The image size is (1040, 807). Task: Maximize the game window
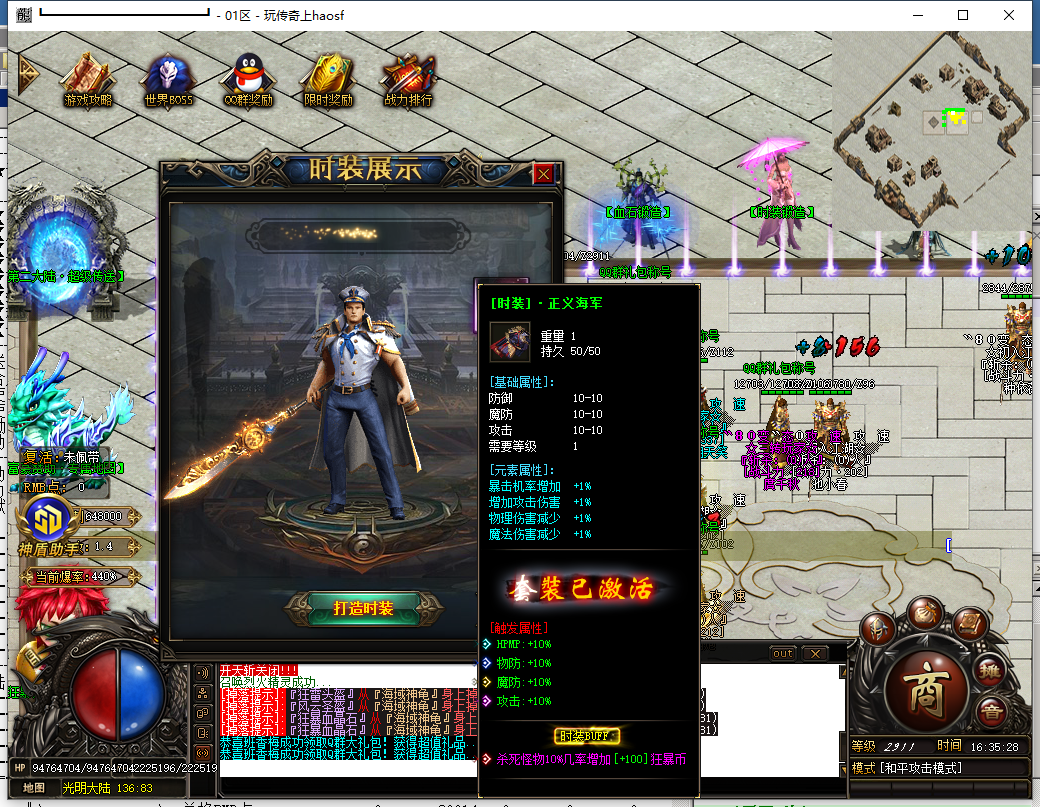point(963,15)
